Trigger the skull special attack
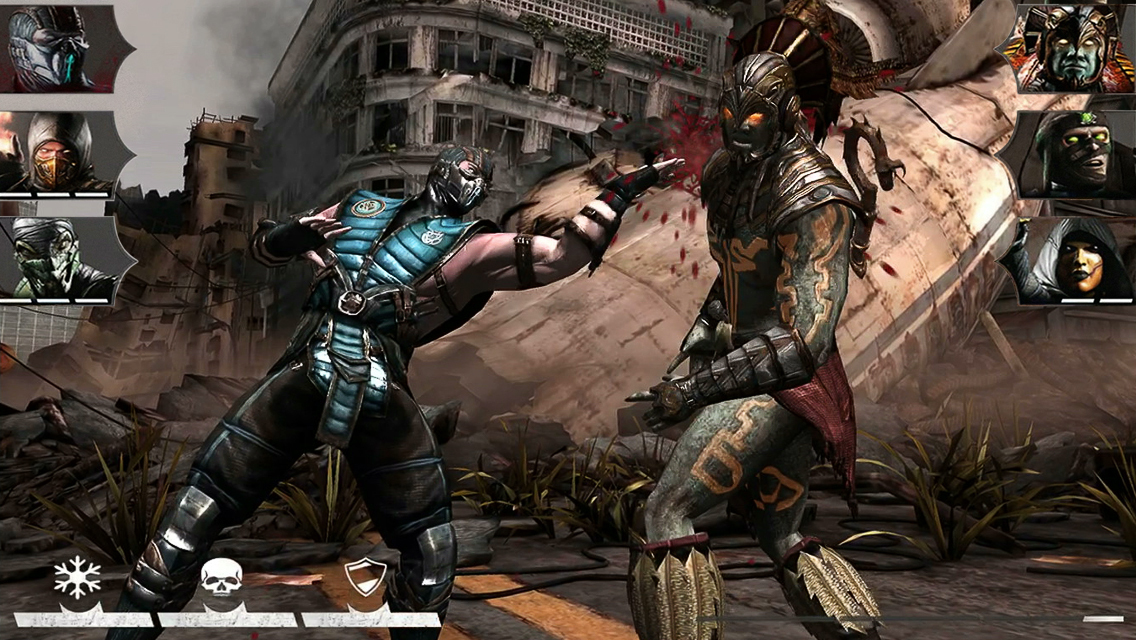This screenshot has width=1136, height=640. pyautogui.click(x=221, y=580)
